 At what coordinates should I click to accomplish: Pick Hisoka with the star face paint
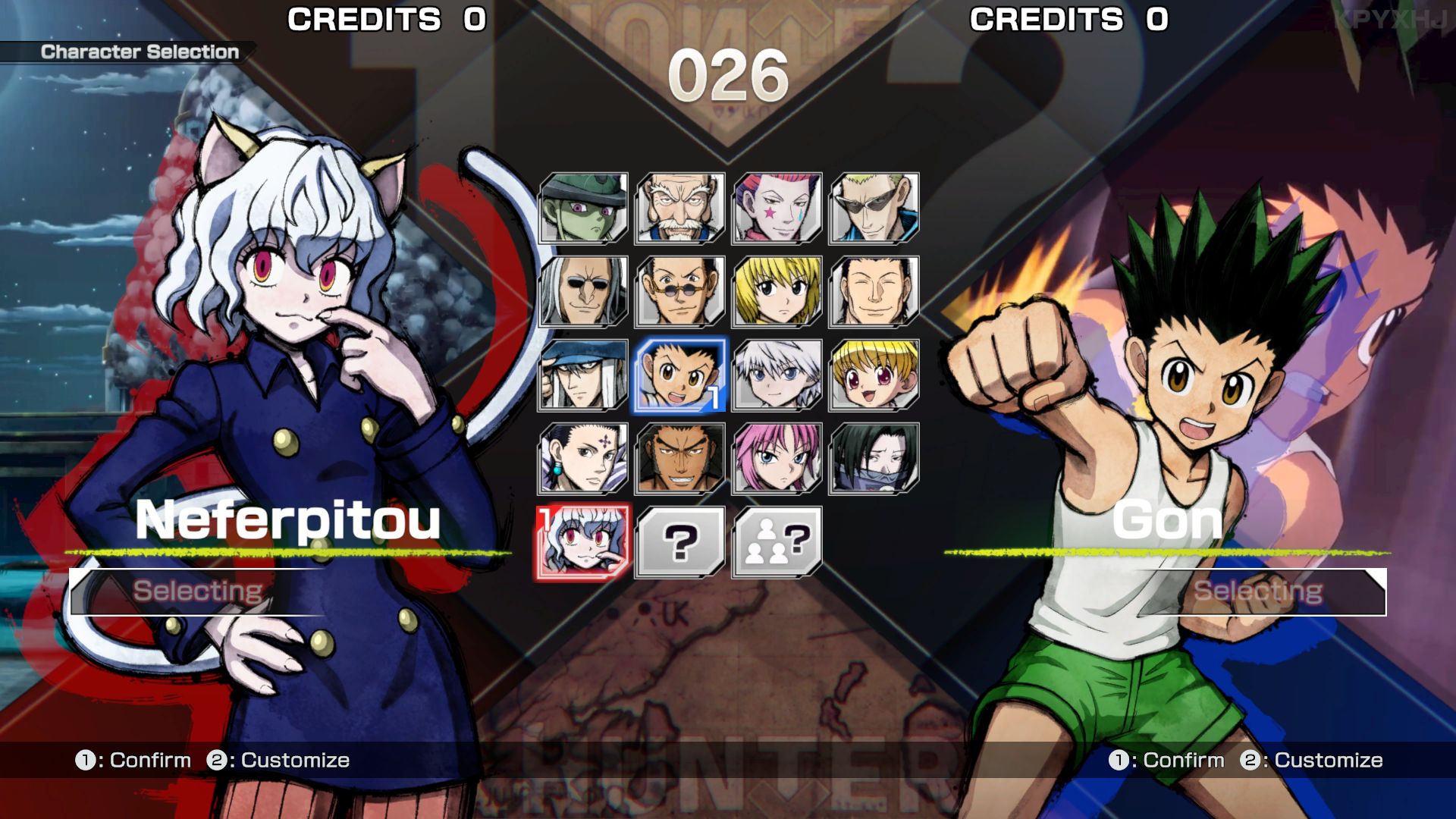[x=777, y=208]
